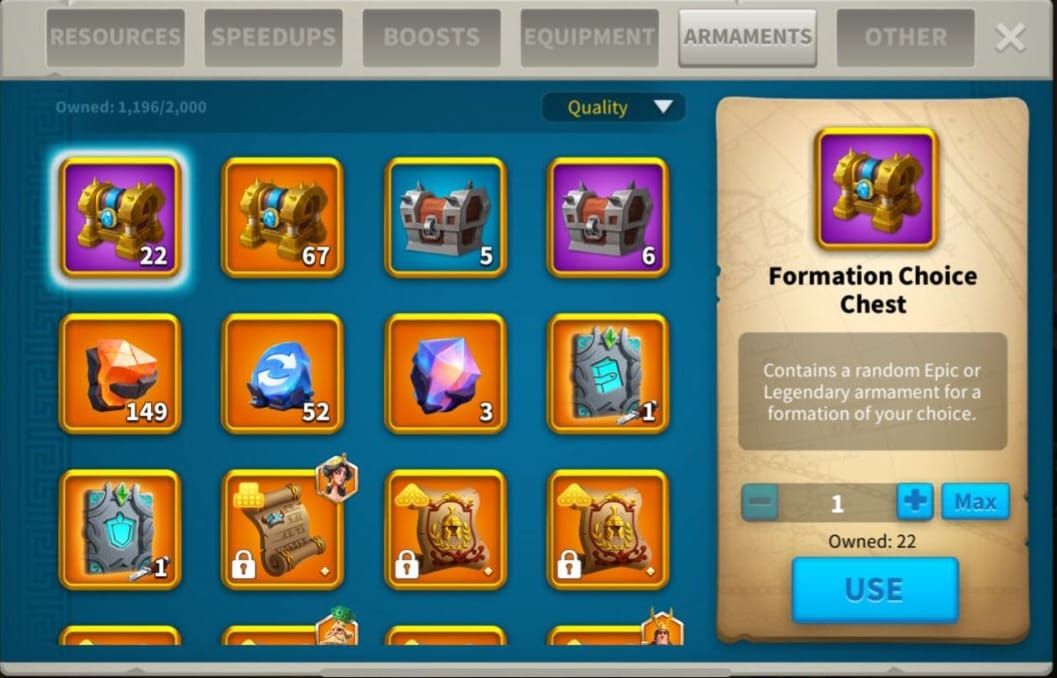The height and width of the screenshot is (678, 1057).
Task: Select the purple Formation Choice Chest slot with 22
Action: click(120, 217)
